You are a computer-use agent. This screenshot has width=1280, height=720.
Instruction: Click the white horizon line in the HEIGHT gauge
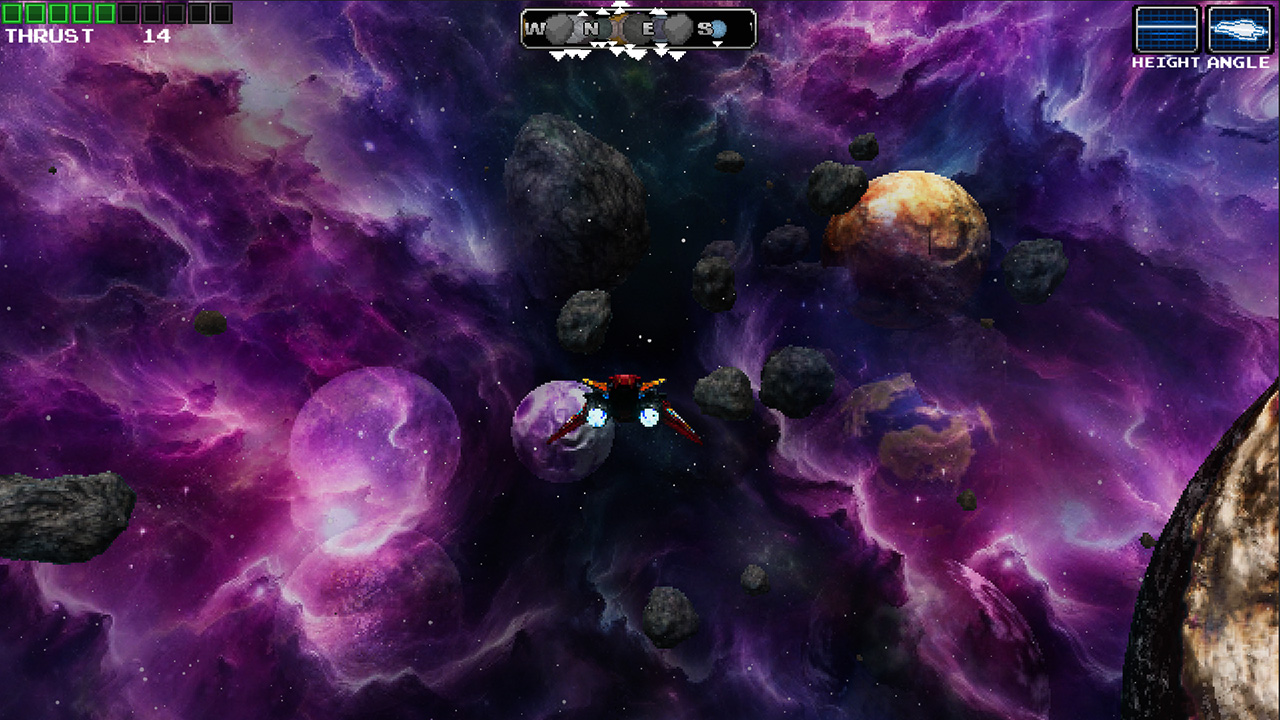[1166, 27]
